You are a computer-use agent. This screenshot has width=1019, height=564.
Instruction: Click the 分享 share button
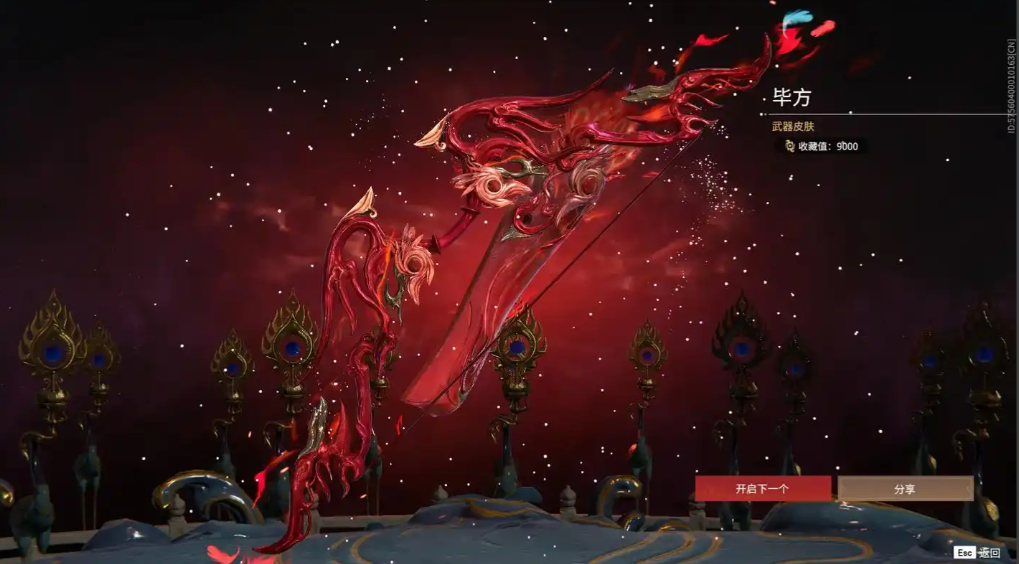click(x=905, y=489)
